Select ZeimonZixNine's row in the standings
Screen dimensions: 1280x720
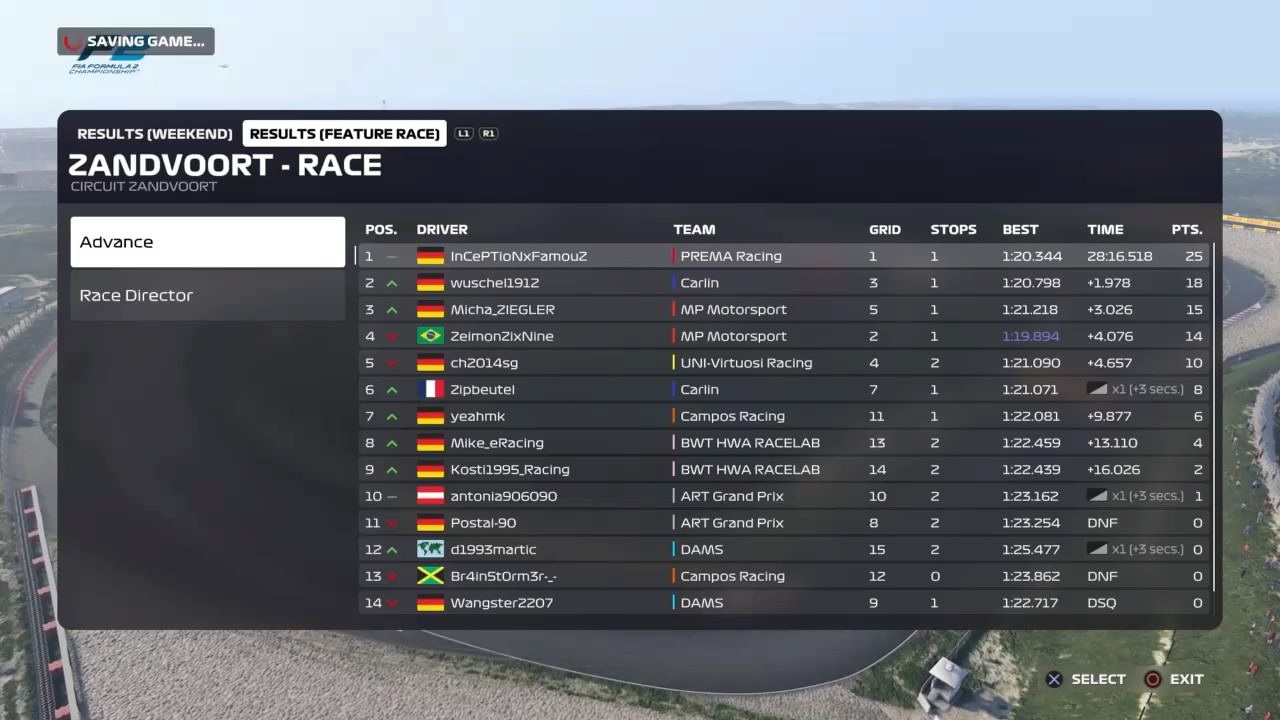(x=783, y=336)
